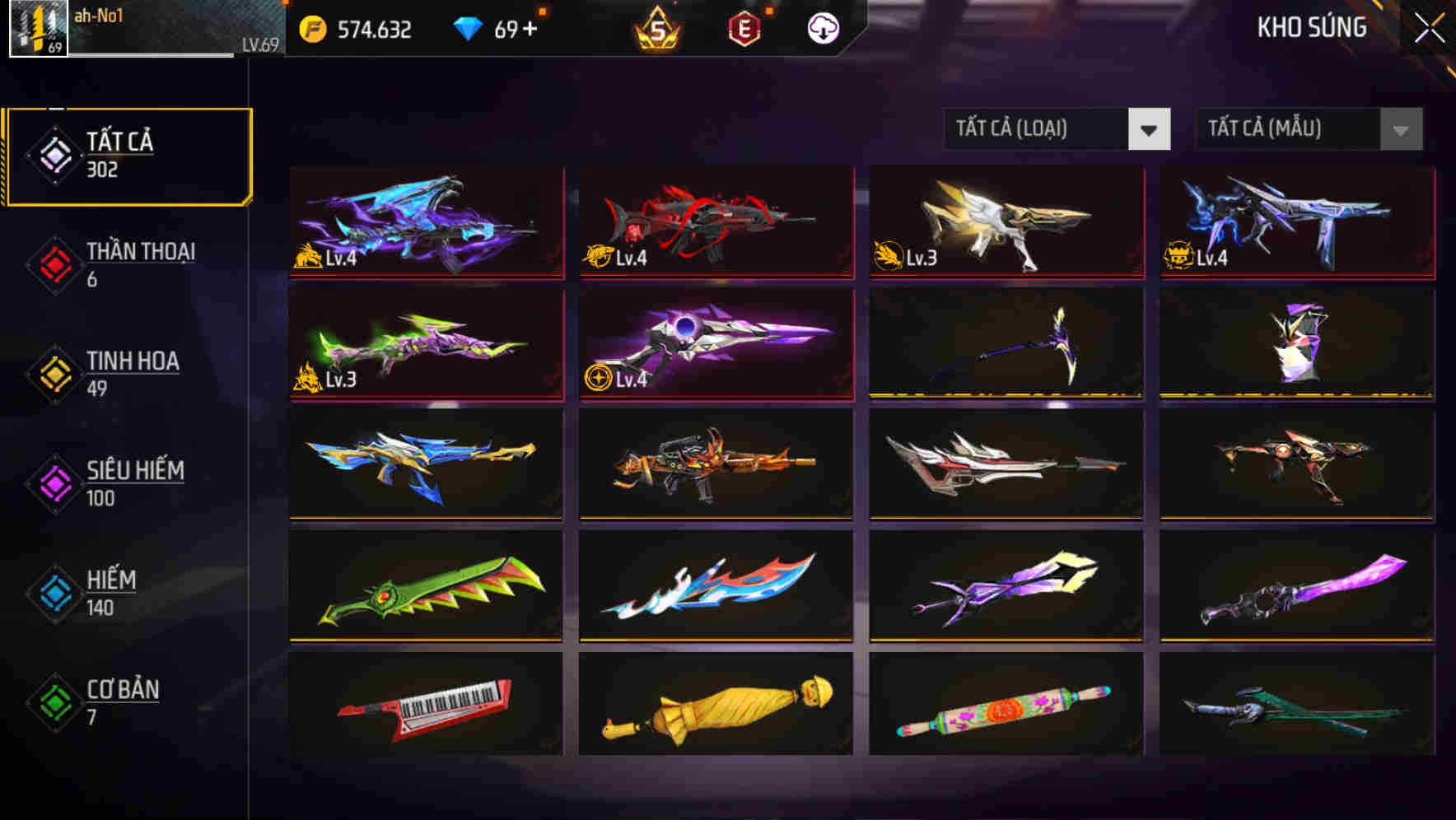1456x820 pixels.
Task: Click the diamond balance icon
Action: [469, 27]
